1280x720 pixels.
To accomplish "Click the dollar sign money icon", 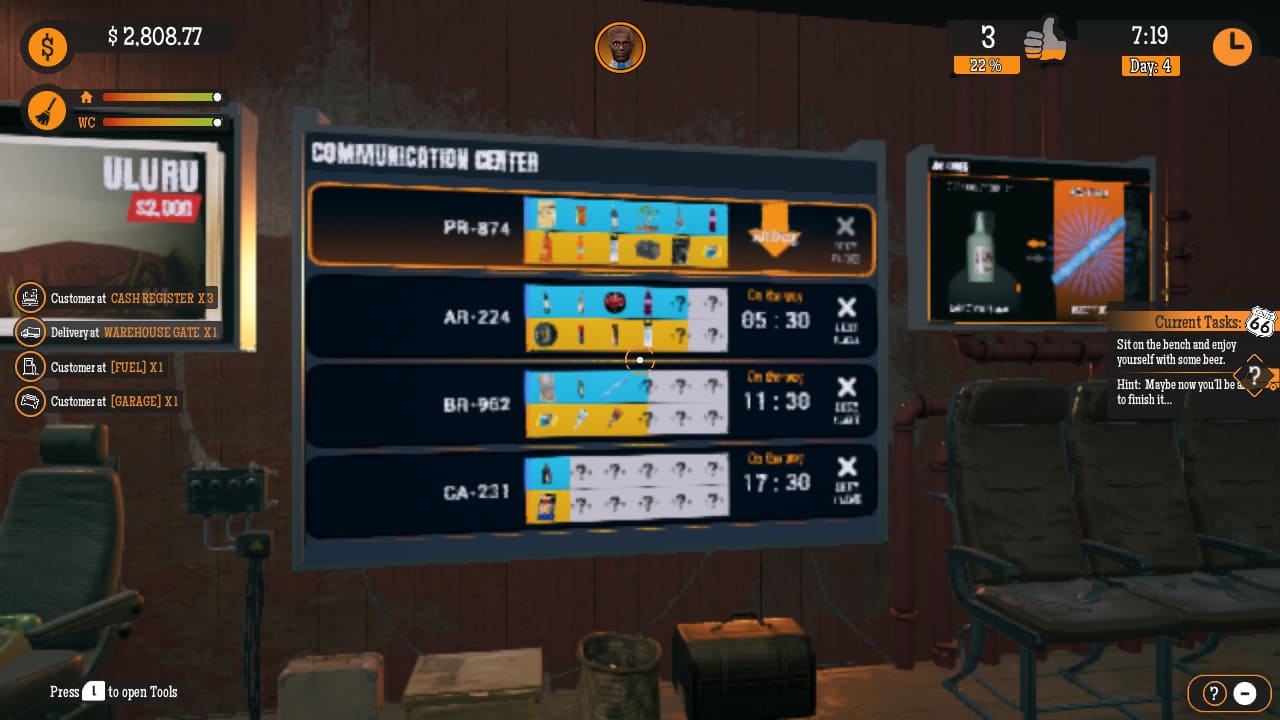I will [47, 47].
